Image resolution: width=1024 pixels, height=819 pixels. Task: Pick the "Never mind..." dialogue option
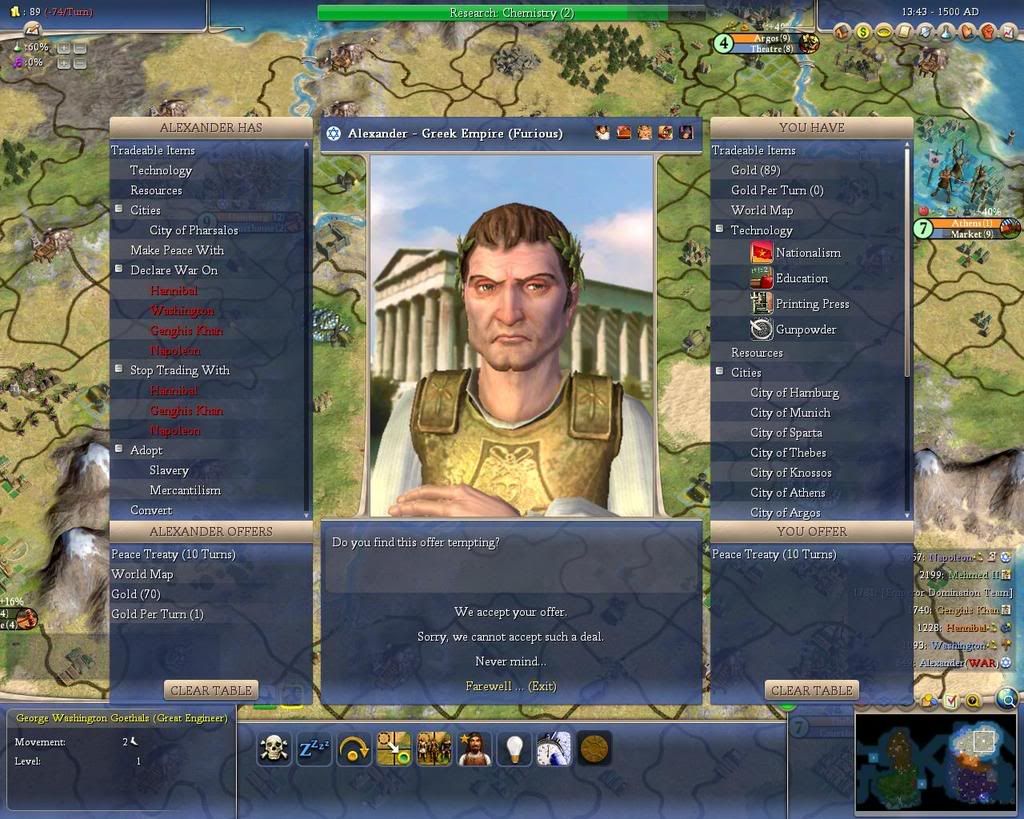(x=510, y=662)
